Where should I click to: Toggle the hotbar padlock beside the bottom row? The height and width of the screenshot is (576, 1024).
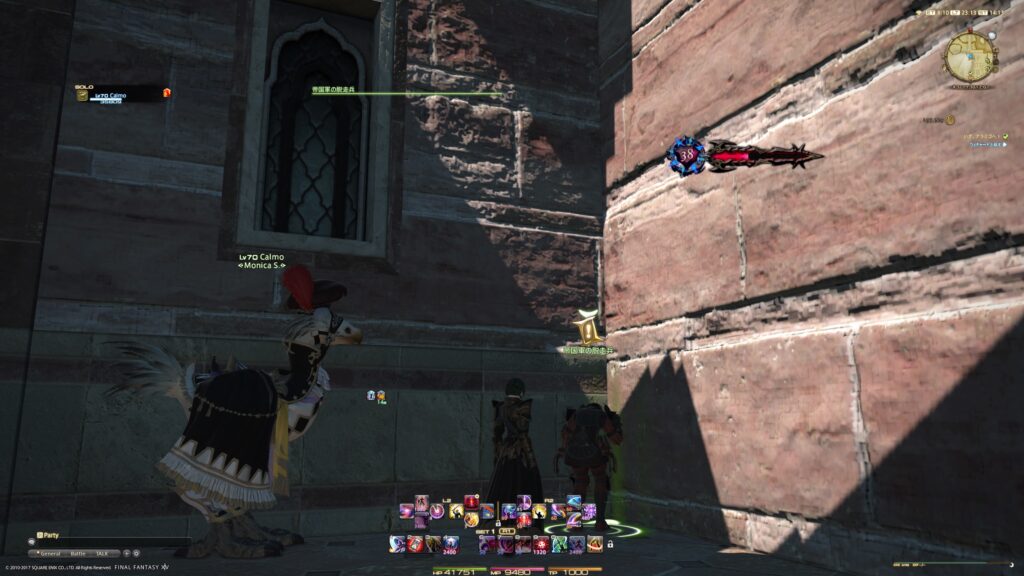[609, 544]
